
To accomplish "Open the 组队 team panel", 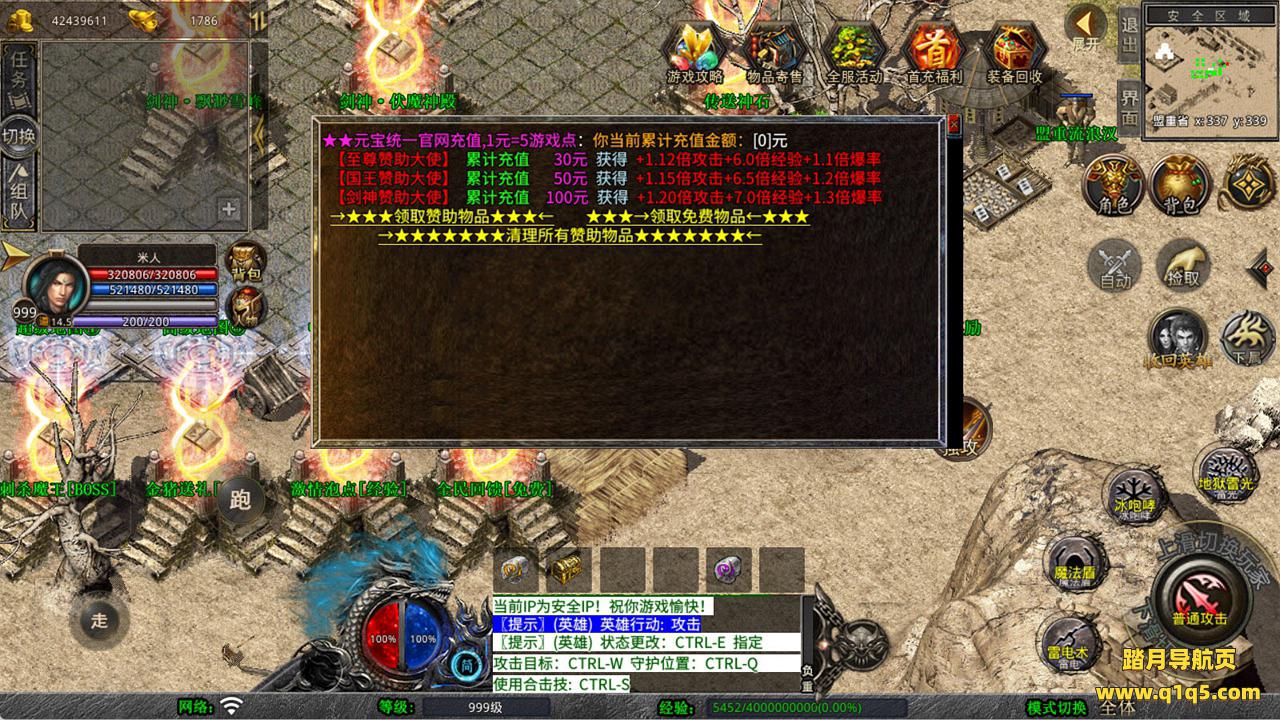I will pyautogui.click(x=19, y=196).
